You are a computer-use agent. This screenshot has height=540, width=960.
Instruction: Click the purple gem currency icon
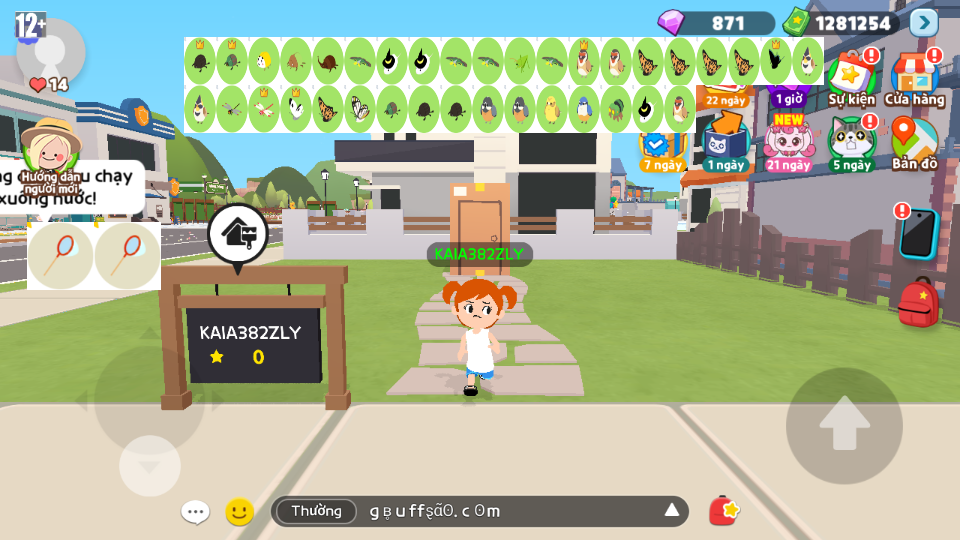(670, 22)
